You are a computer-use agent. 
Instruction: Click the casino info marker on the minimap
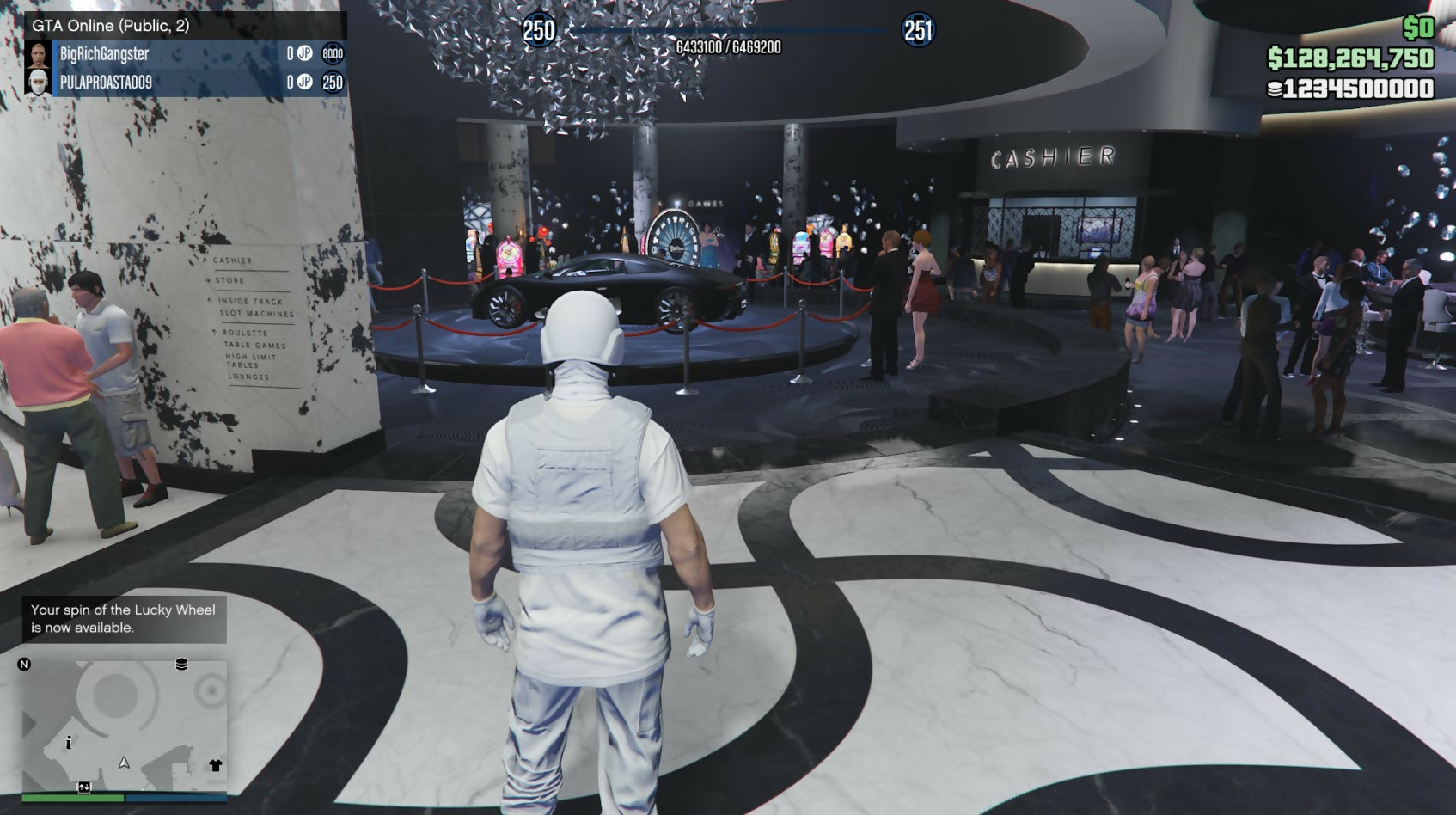(69, 743)
